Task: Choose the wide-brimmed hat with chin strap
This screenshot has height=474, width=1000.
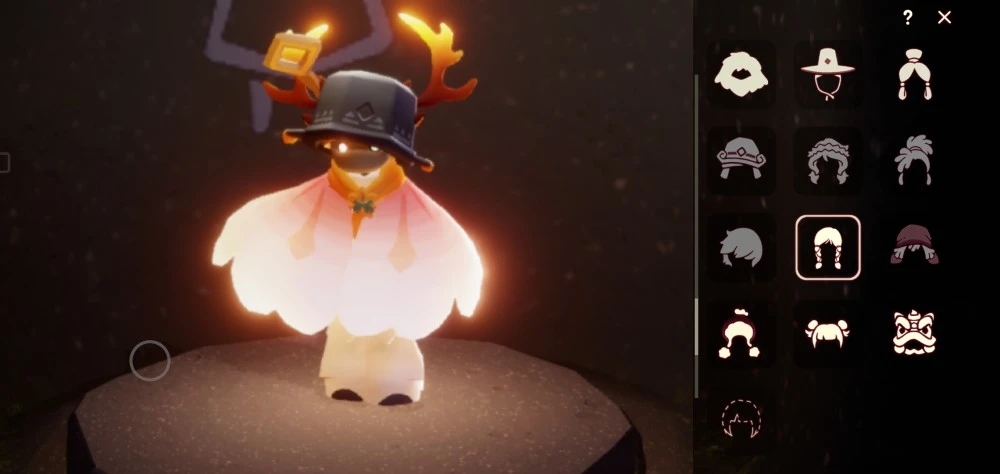Action: coord(827,74)
